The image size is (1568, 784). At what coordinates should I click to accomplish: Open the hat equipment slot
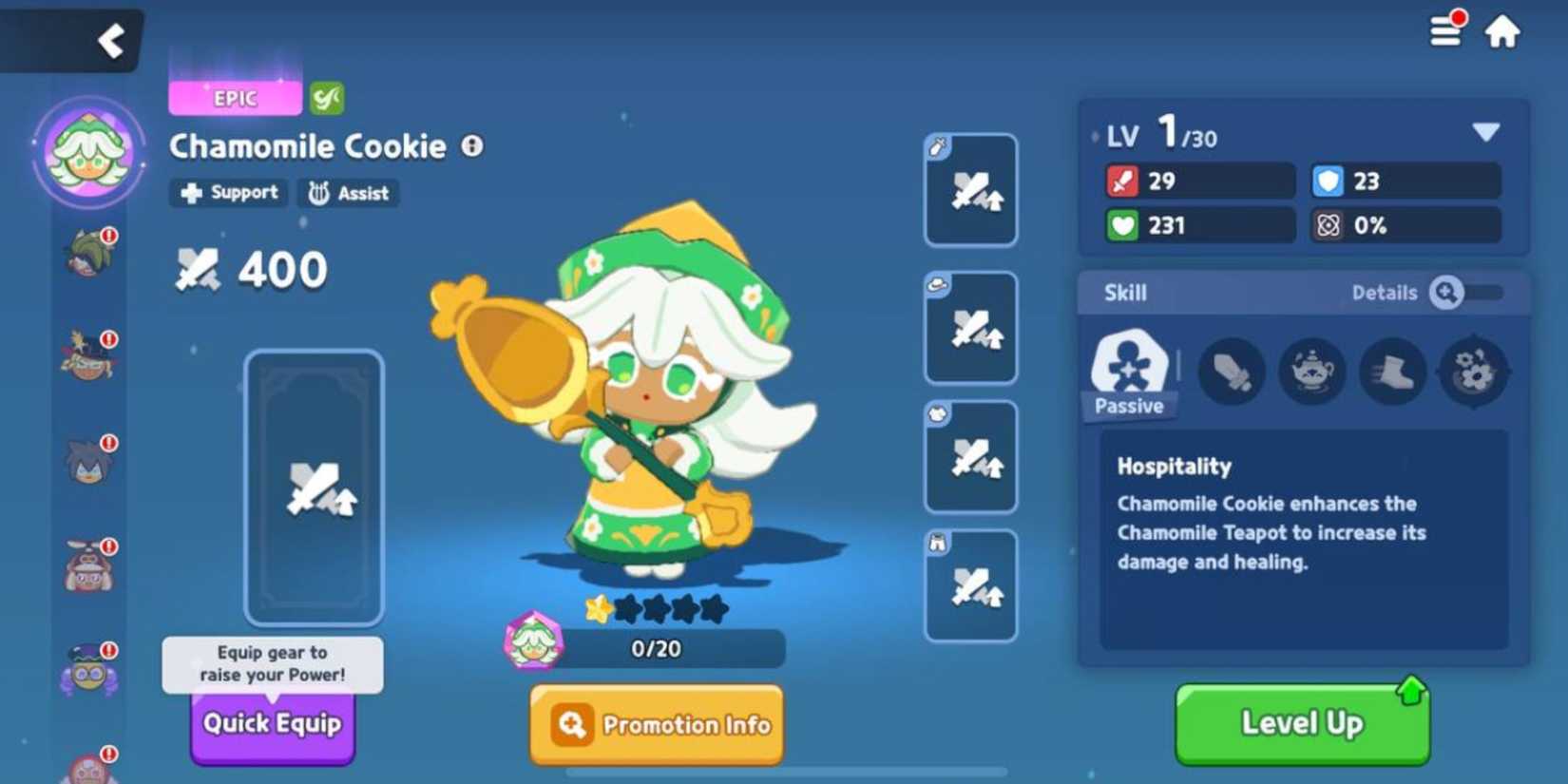[970, 325]
